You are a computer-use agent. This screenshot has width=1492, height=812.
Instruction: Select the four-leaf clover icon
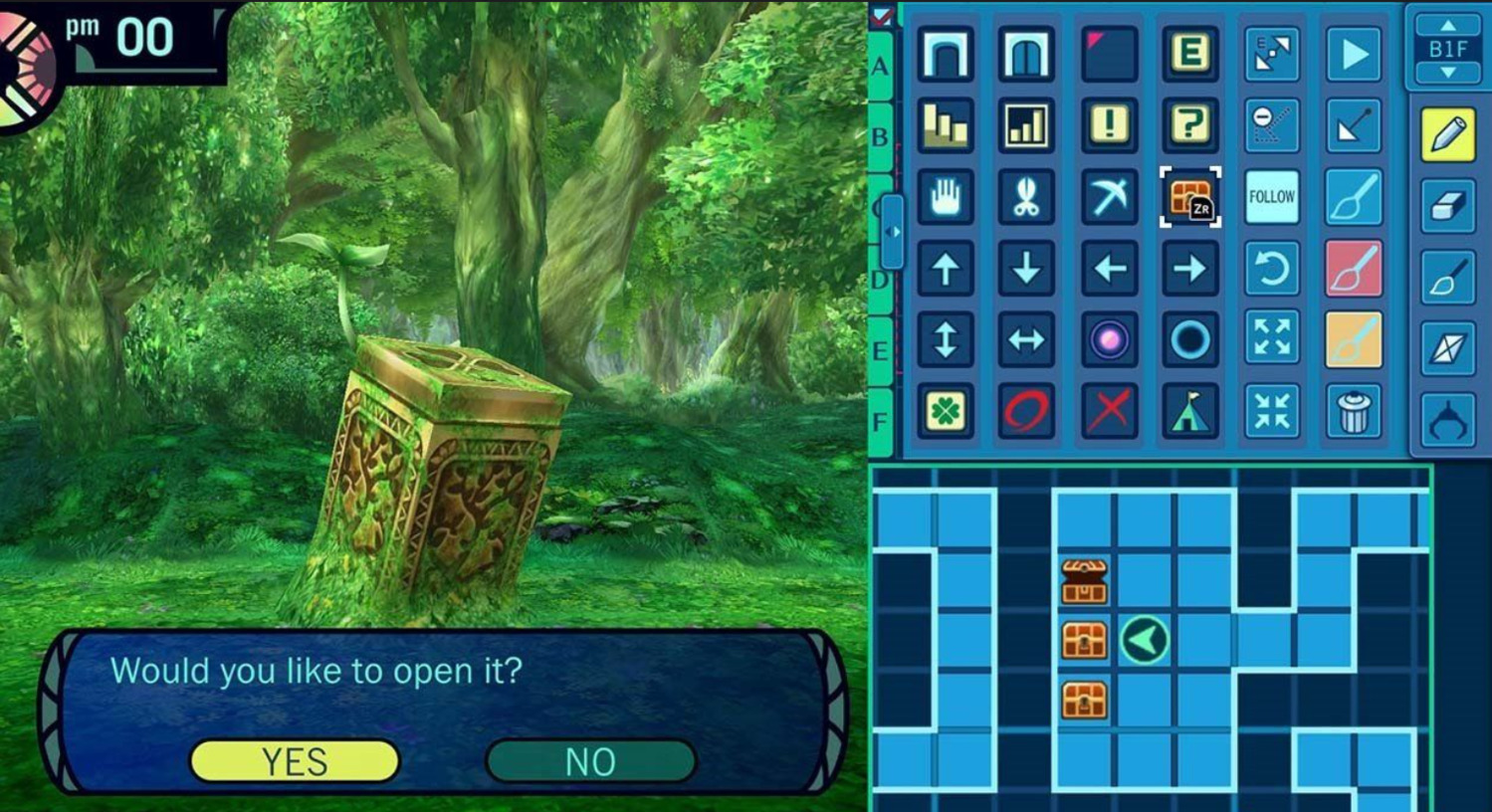(945, 411)
